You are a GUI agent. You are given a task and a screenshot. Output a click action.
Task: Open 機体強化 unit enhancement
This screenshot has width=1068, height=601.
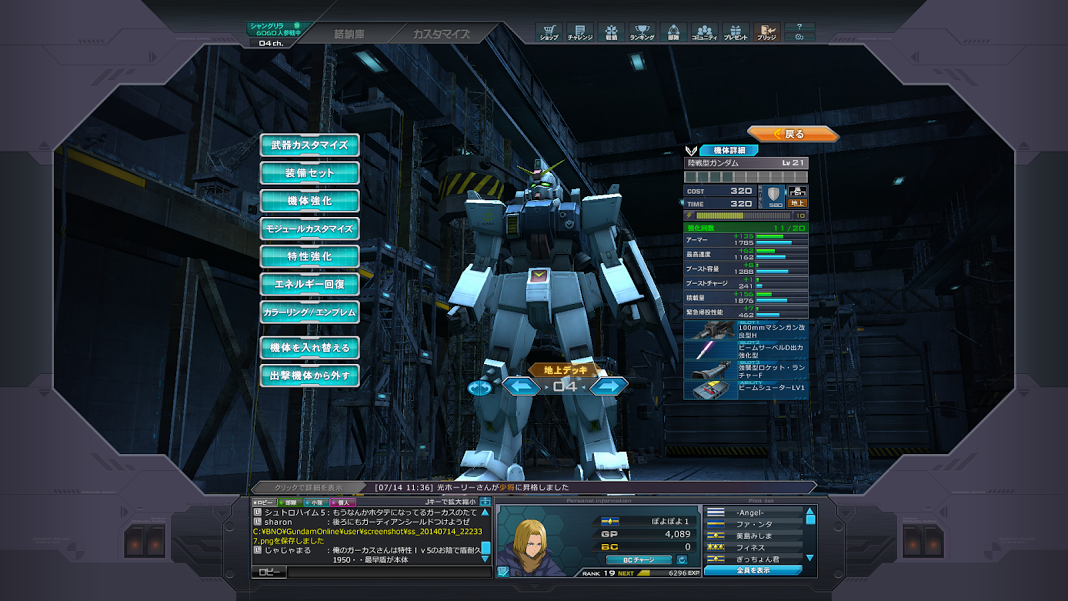pos(310,201)
